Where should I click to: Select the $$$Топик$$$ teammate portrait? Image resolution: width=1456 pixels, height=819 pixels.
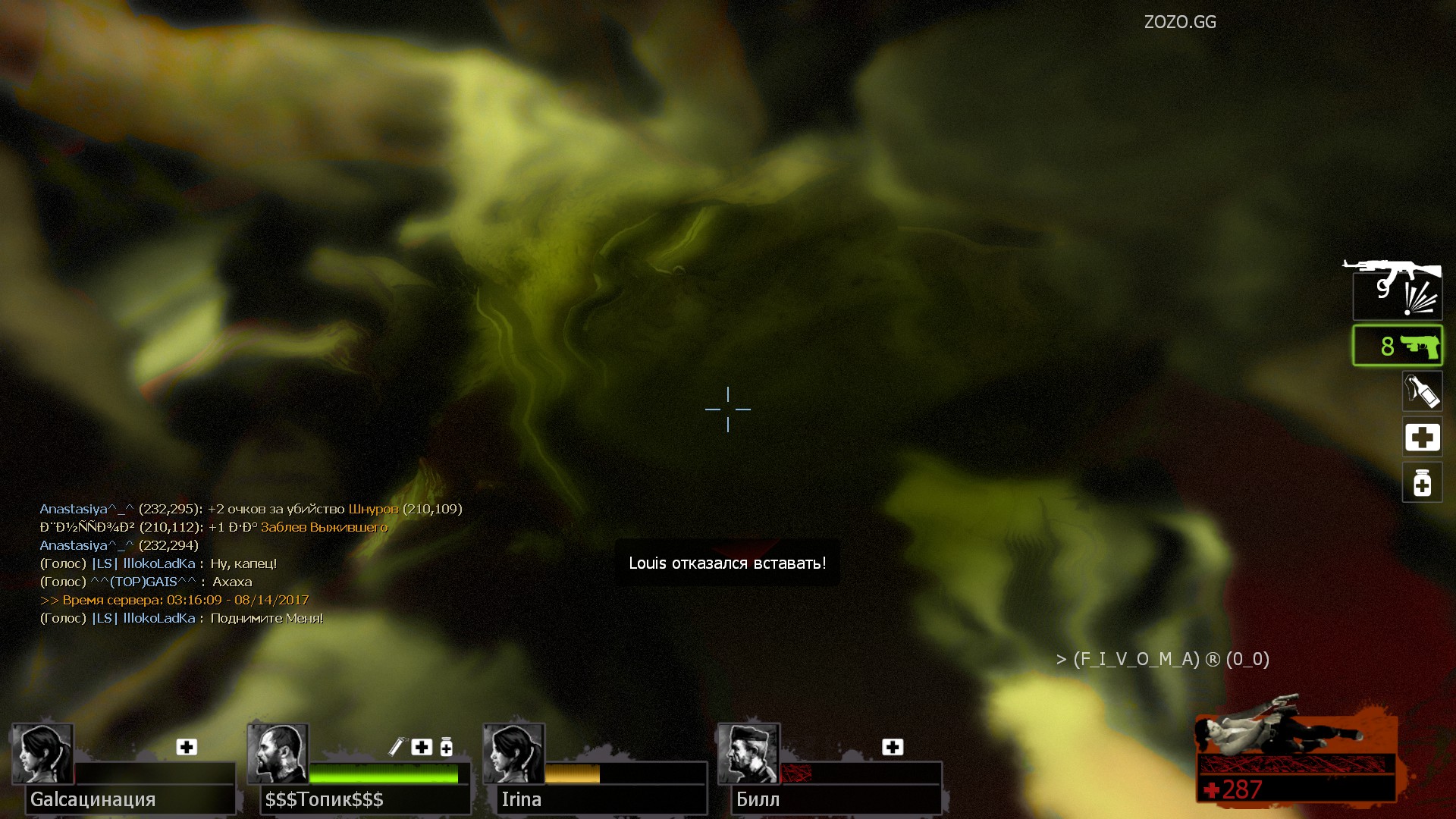[278, 753]
